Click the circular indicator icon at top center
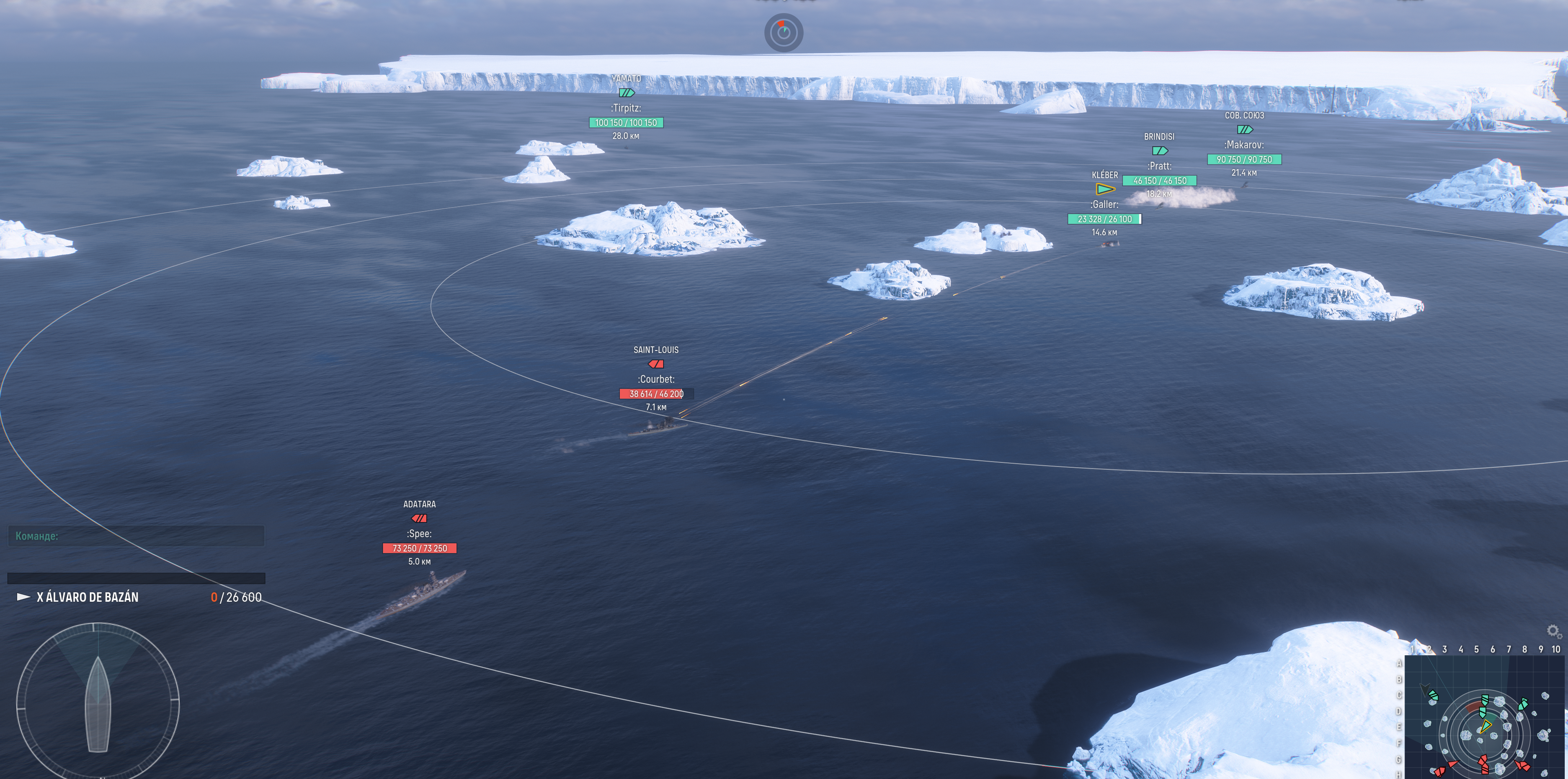This screenshot has width=1568, height=779. coord(784,32)
